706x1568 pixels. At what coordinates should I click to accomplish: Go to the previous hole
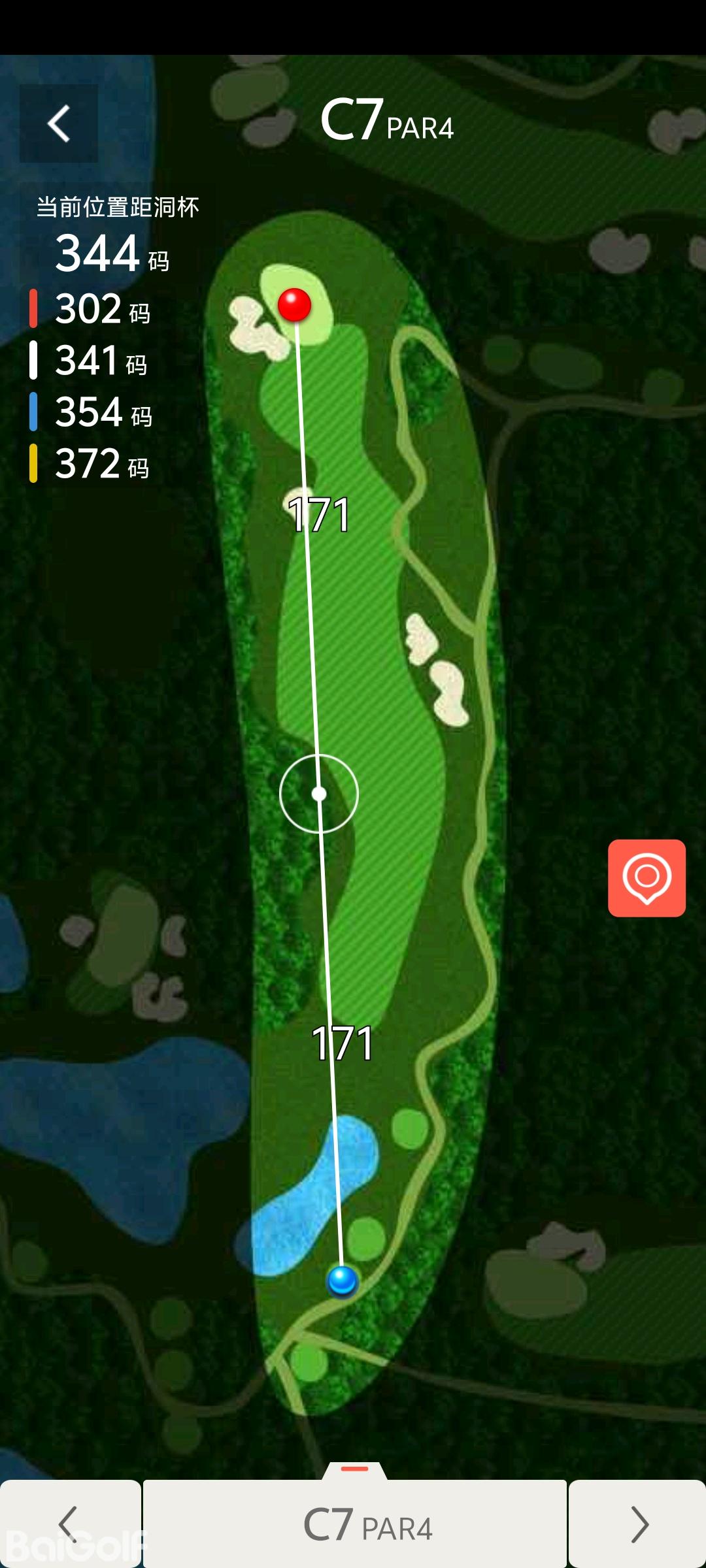pyautogui.click(x=70, y=1524)
